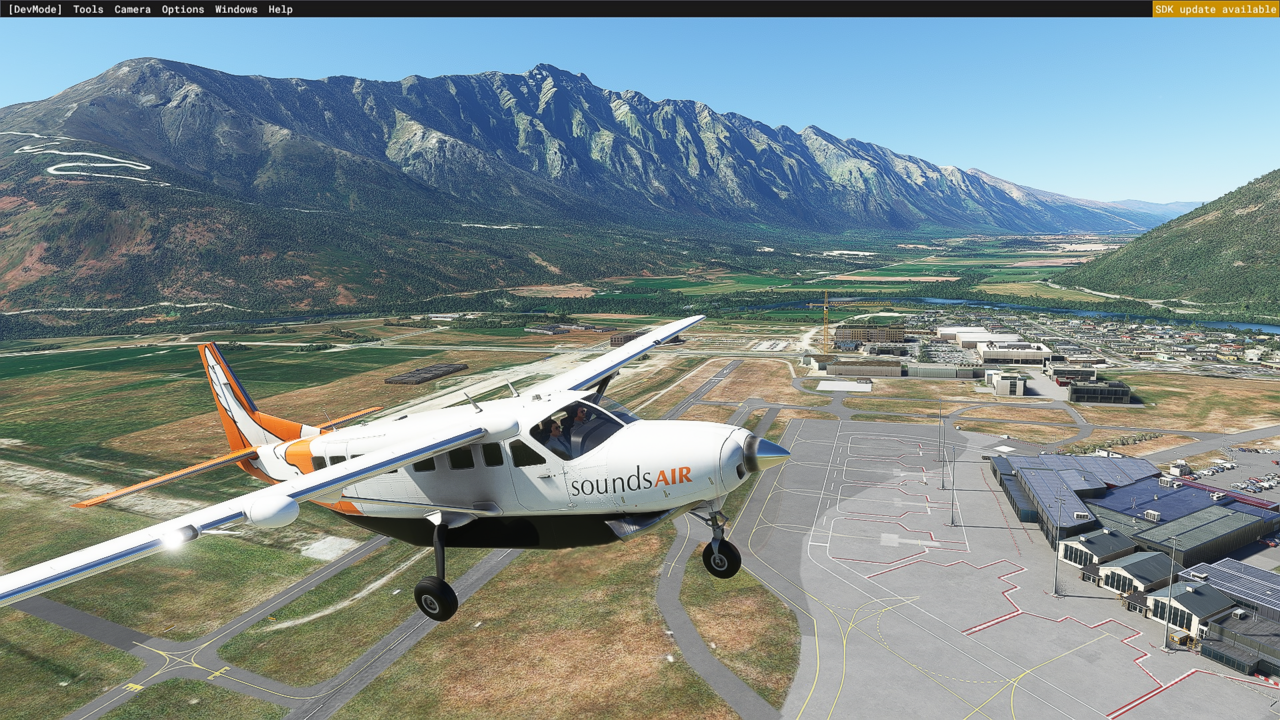Open the Tools menu

(x=88, y=9)
